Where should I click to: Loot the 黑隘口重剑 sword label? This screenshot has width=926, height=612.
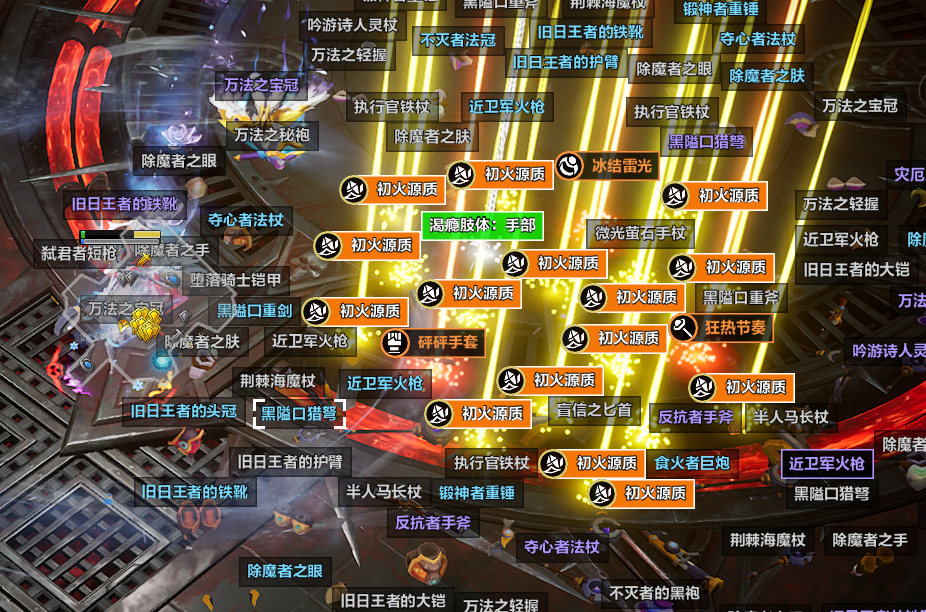255,311
